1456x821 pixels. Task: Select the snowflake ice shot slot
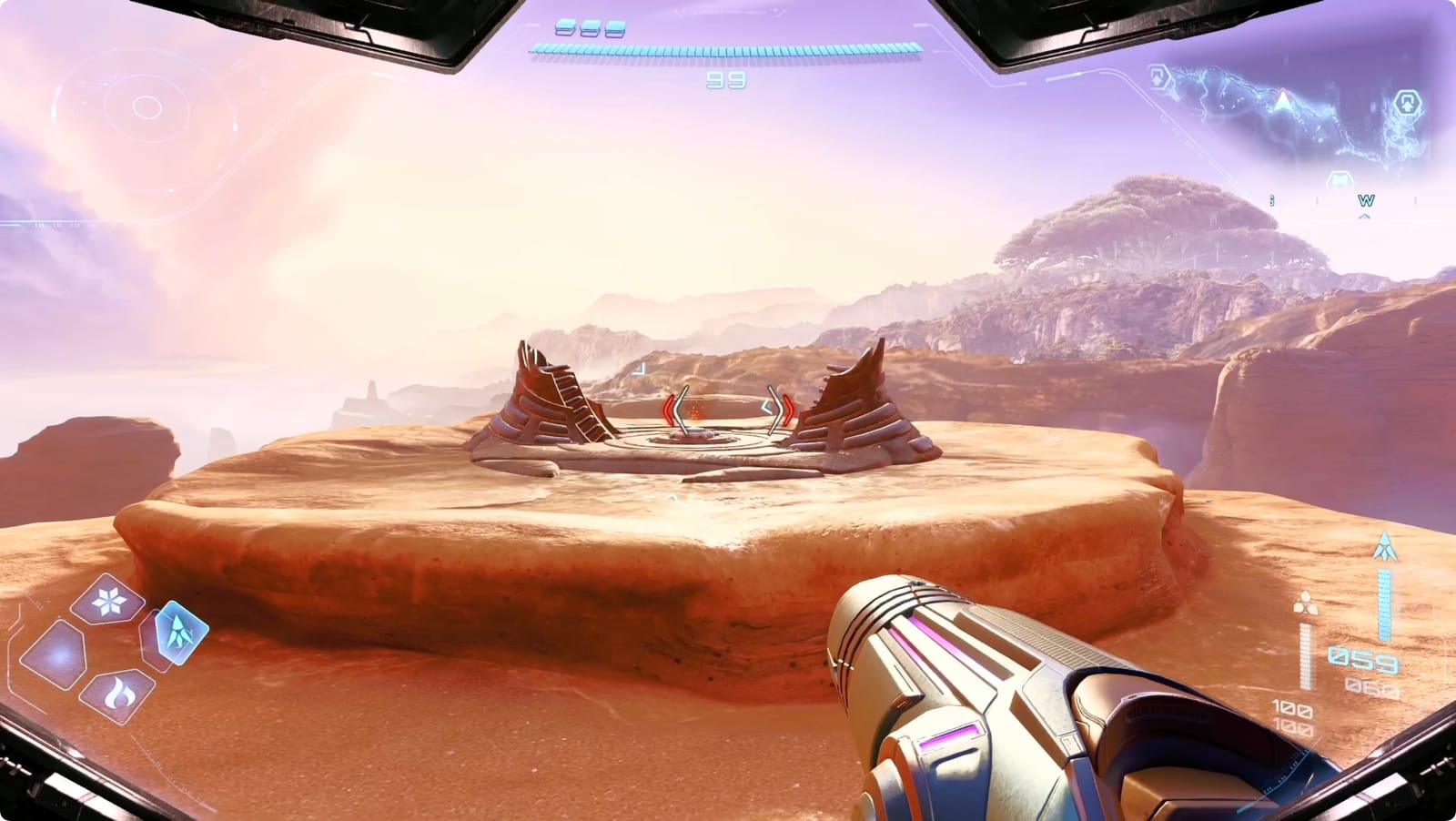(x=109, y=599)
